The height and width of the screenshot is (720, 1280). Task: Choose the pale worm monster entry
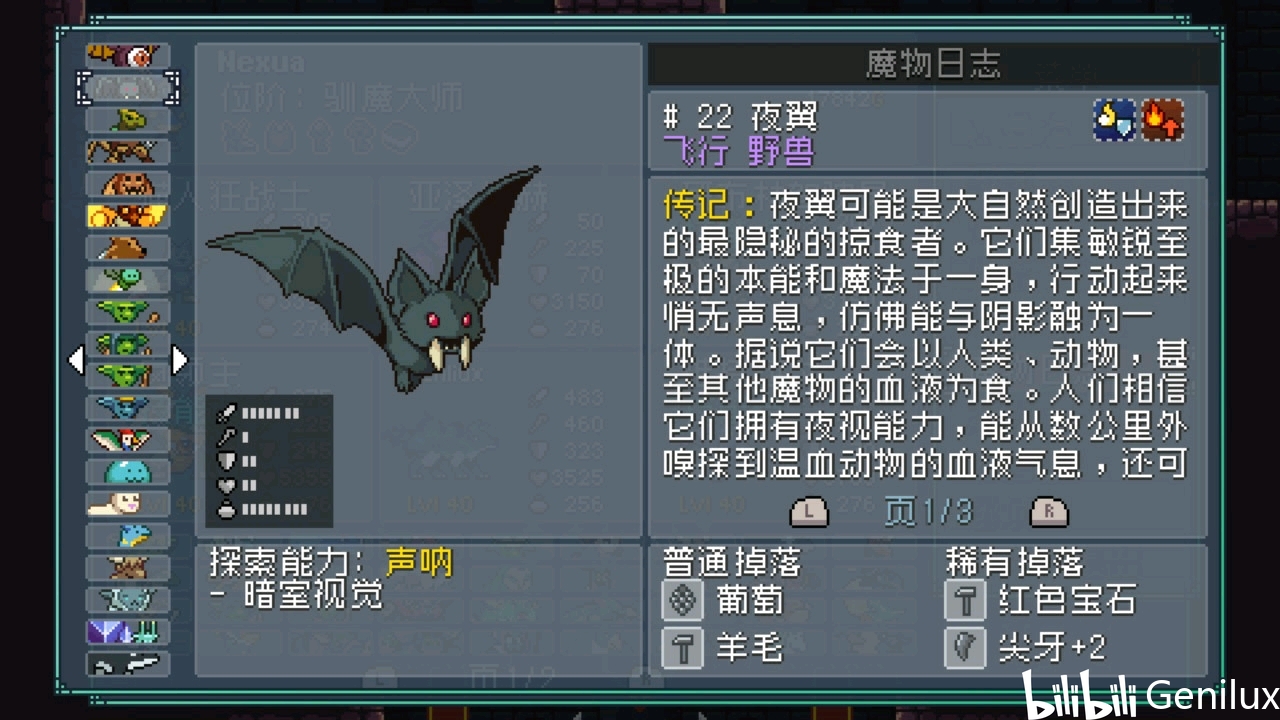(x=128, y=504)
